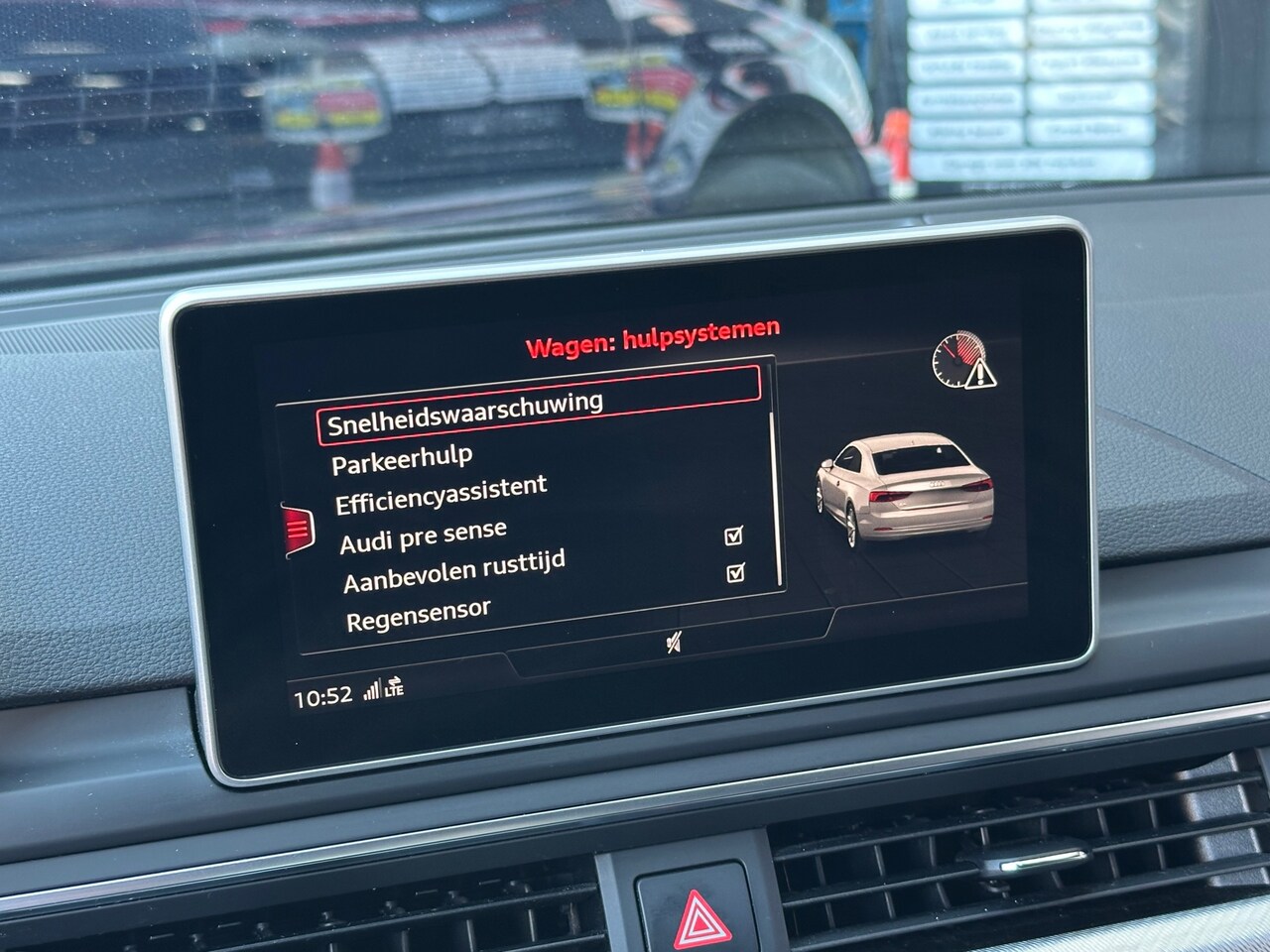This screenshot has width=1270, height=952.
Task: Toggle the Audi pre sense checkbox
Action: tap(734, 536)
